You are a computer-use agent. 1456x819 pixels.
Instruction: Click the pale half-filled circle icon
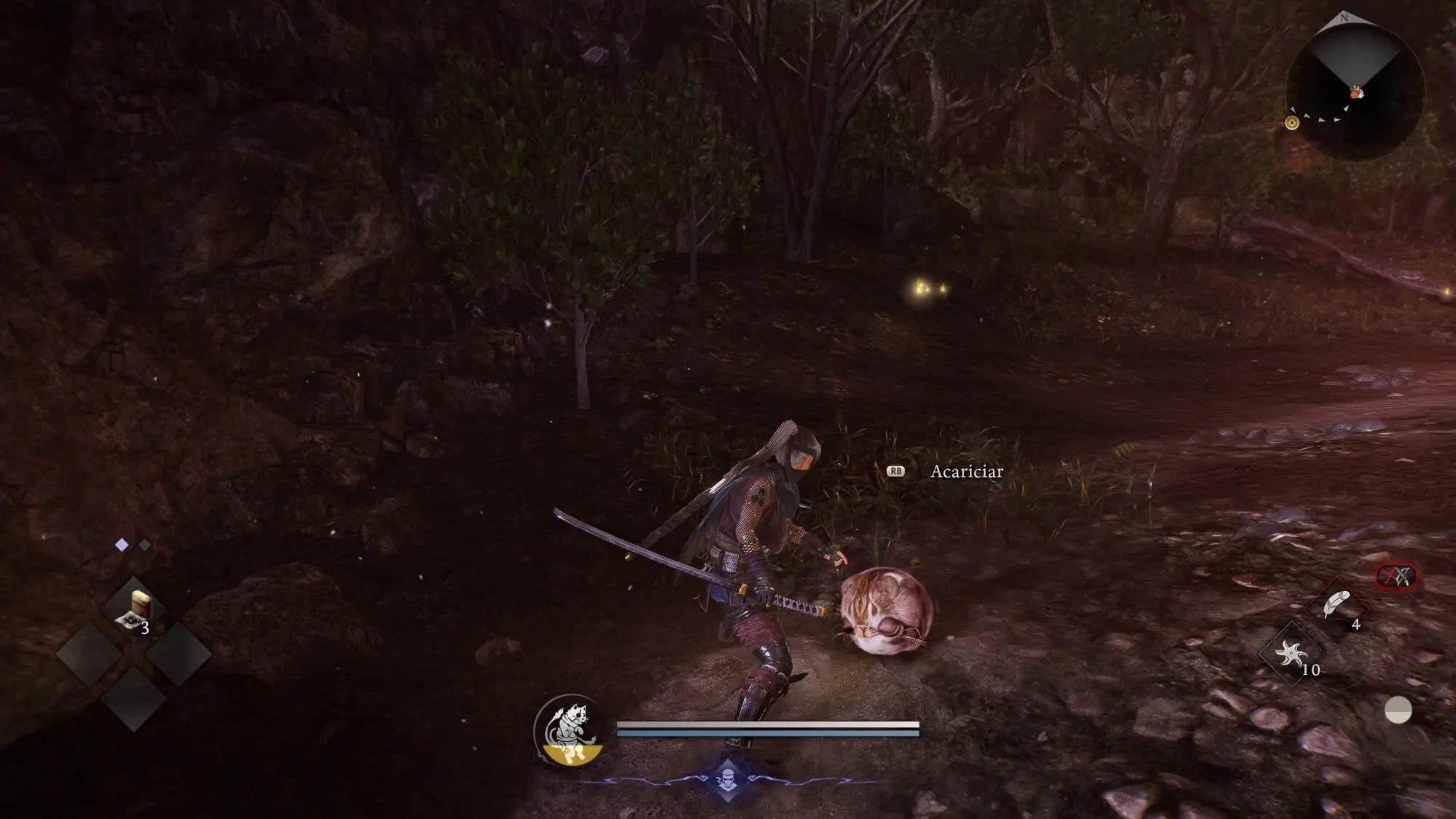[x=1398, y=710]
